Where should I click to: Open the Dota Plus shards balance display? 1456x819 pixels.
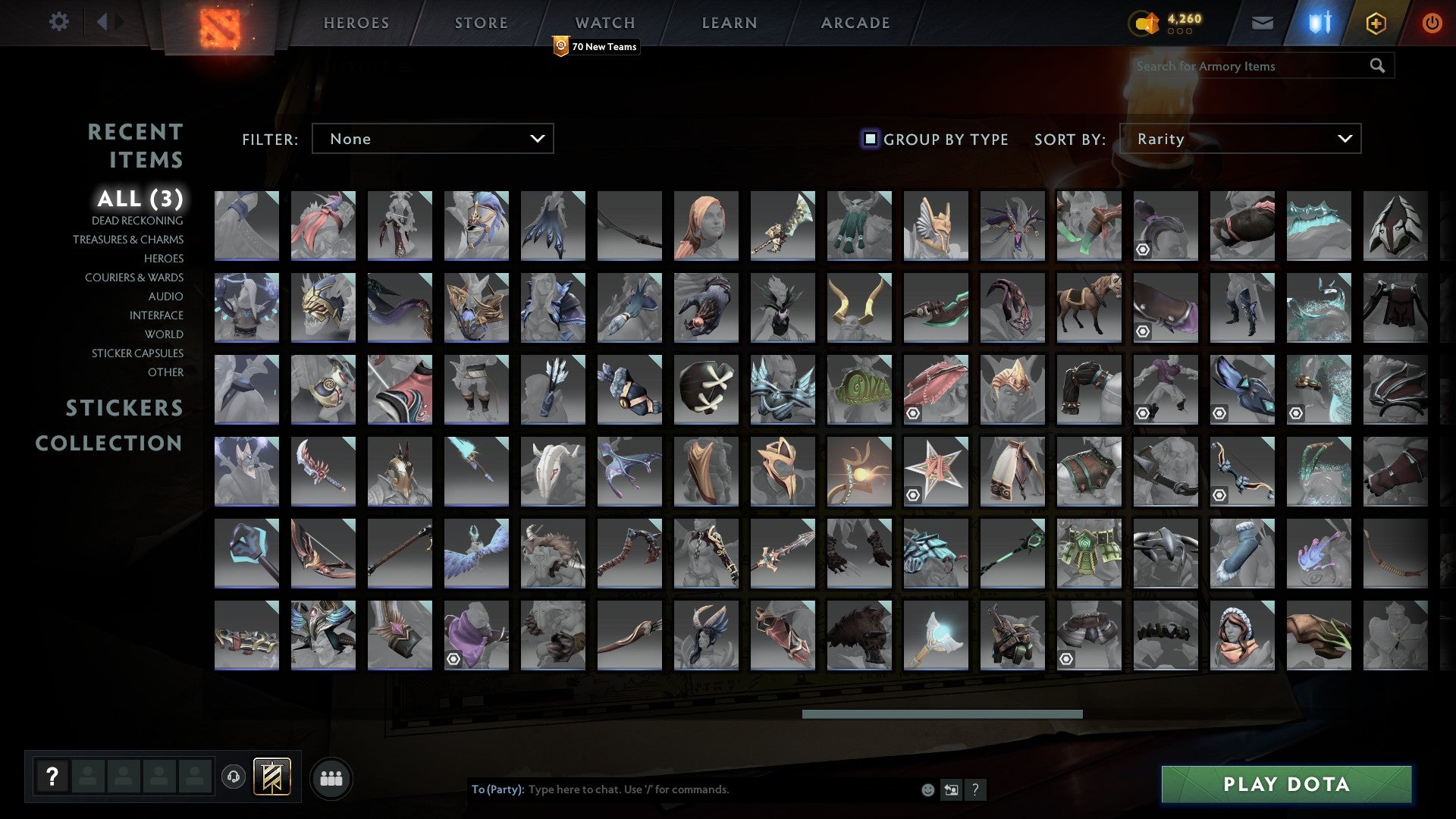coord(1168,23)
